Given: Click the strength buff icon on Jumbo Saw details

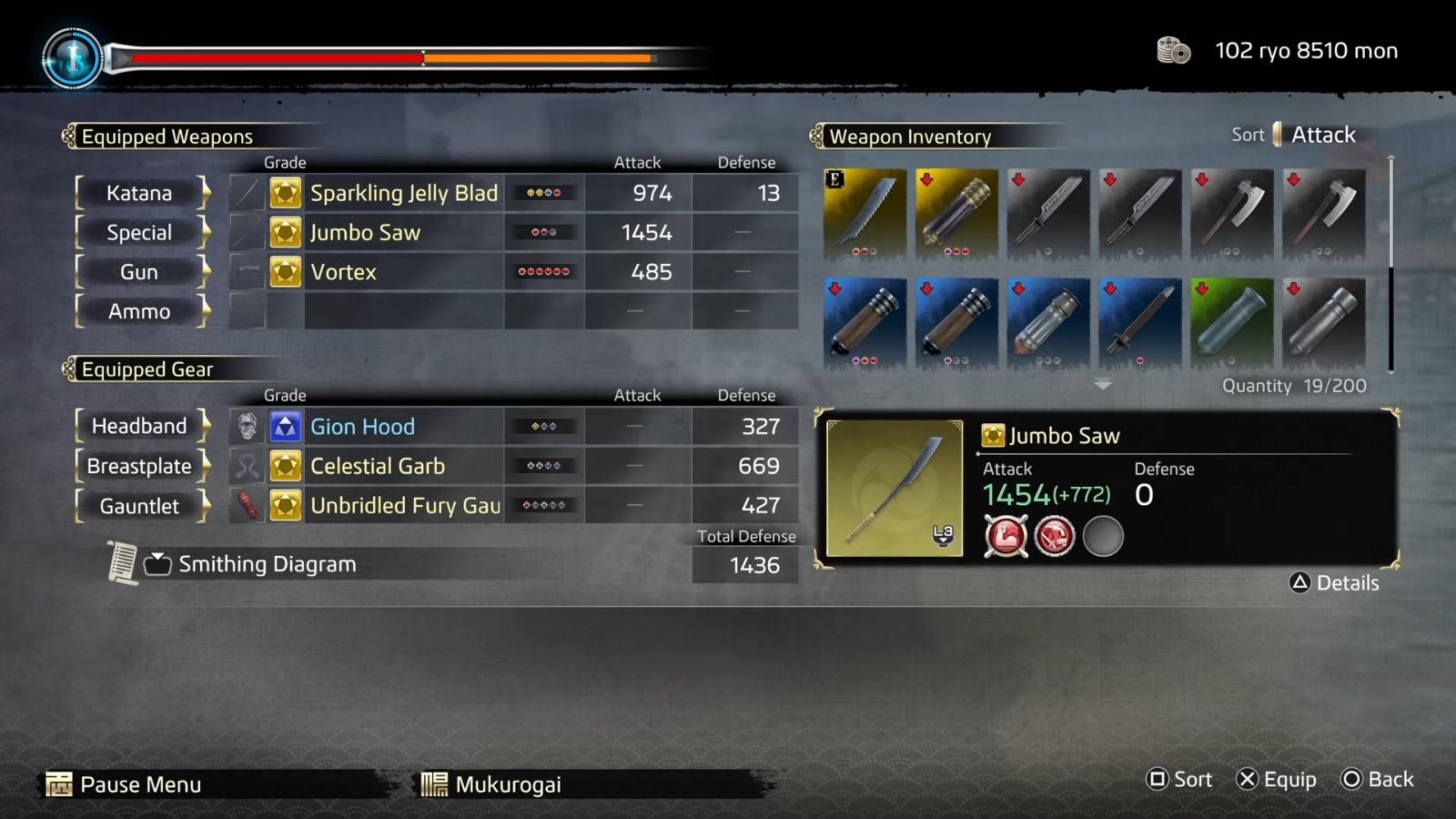Looking at the screenshot, I should coord(1006,536).
